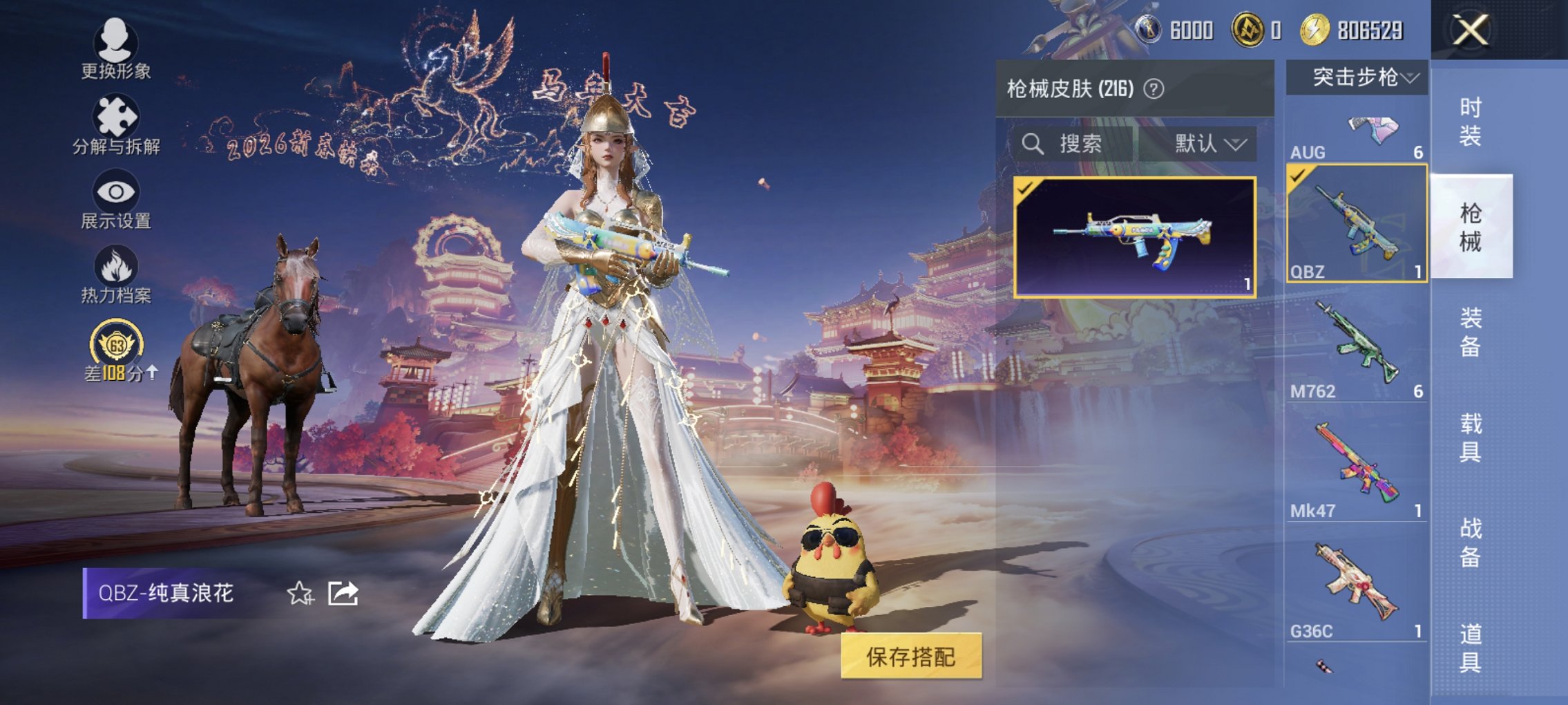The height and width of the screenshot is (705, 1568).
Task: Select the 分解与拆解 dismantle tool
Action: point(117,128)
